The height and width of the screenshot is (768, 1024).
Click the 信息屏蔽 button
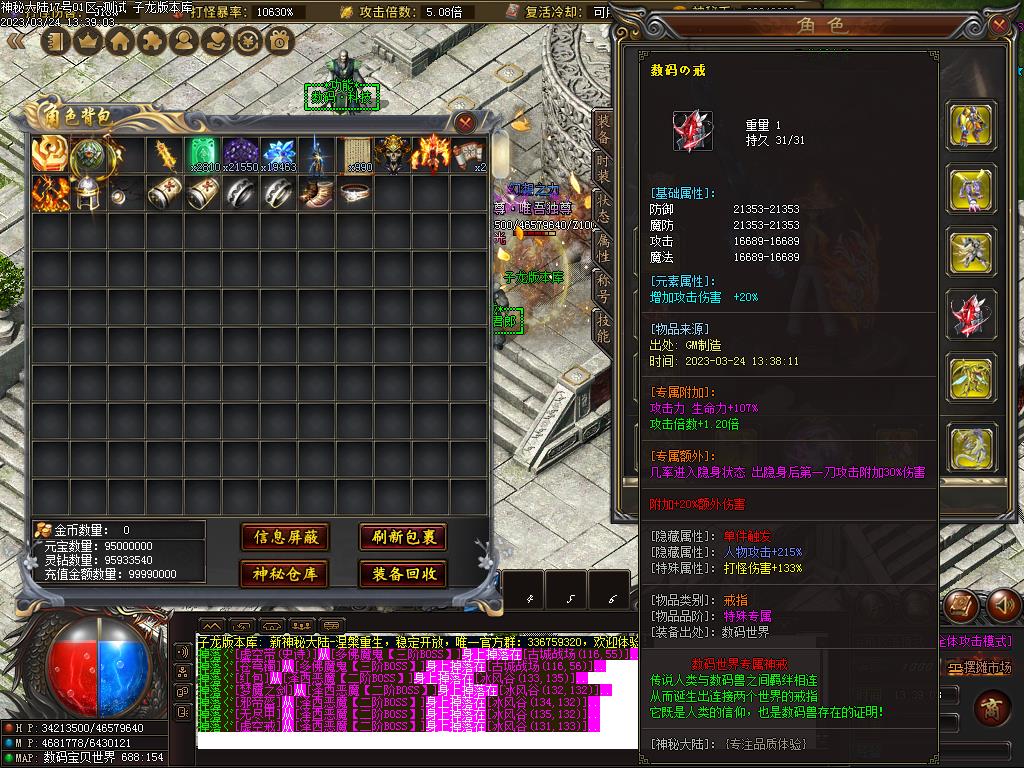tap(285, 537)
